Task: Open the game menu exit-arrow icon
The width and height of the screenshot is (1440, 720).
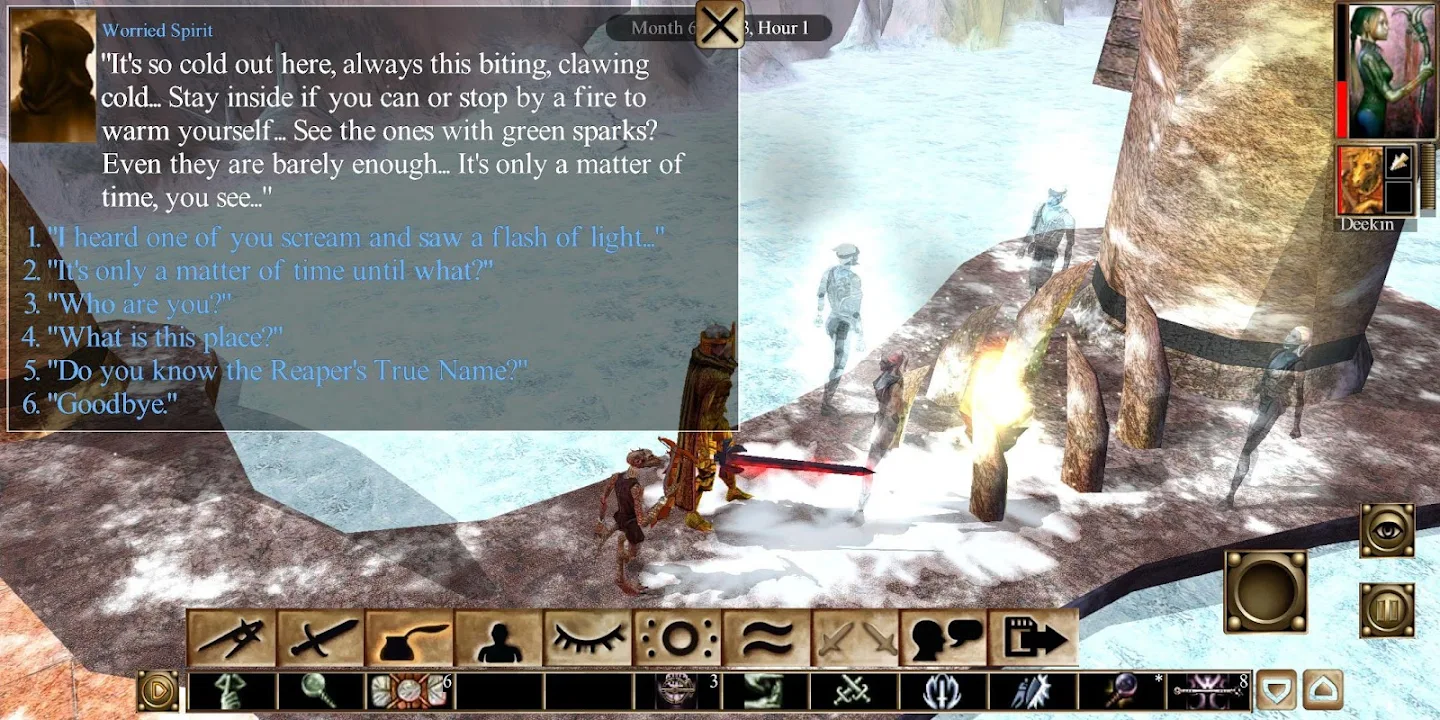Action: [x=1033, y=638]
